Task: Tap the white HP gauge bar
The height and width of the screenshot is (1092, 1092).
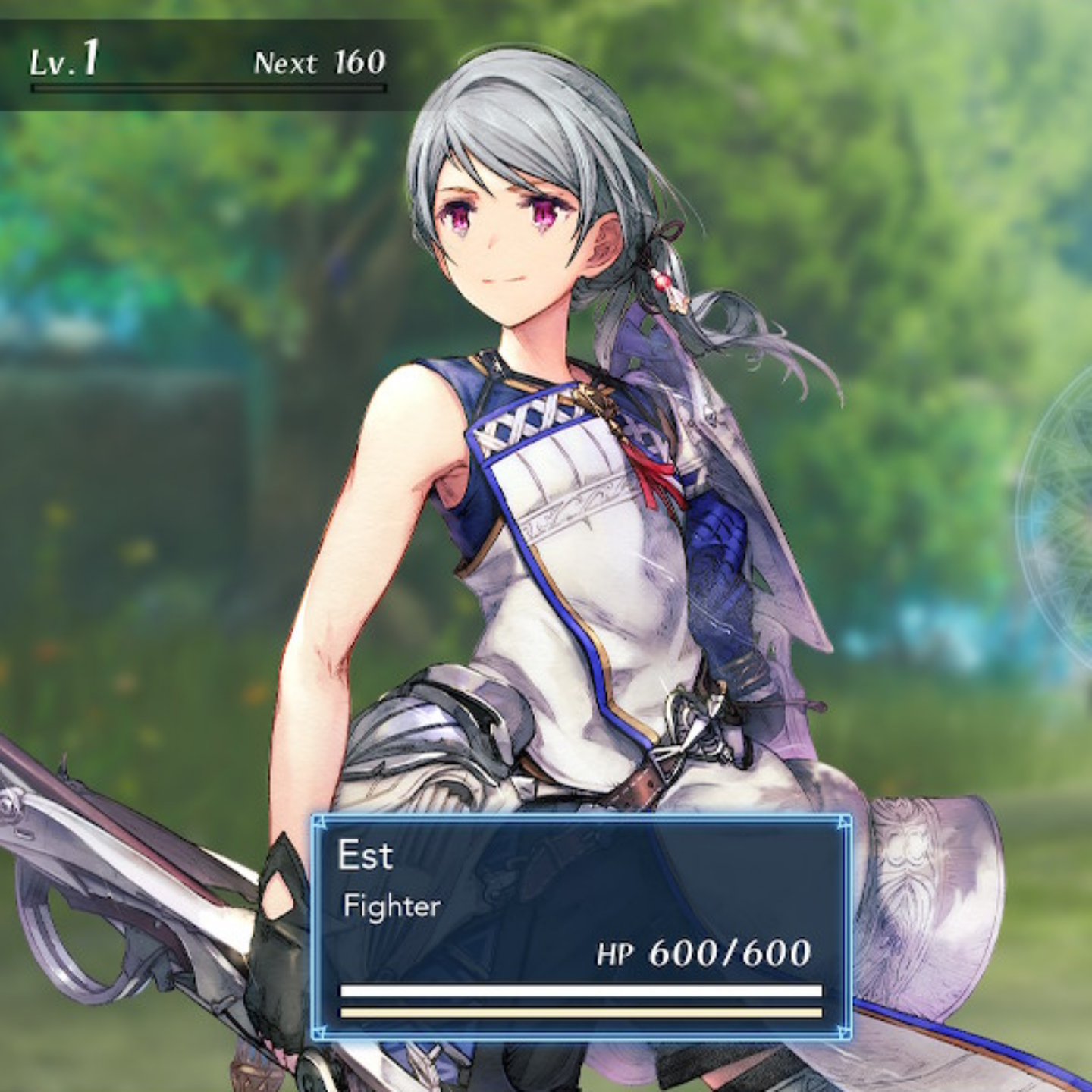Action: 580,990
